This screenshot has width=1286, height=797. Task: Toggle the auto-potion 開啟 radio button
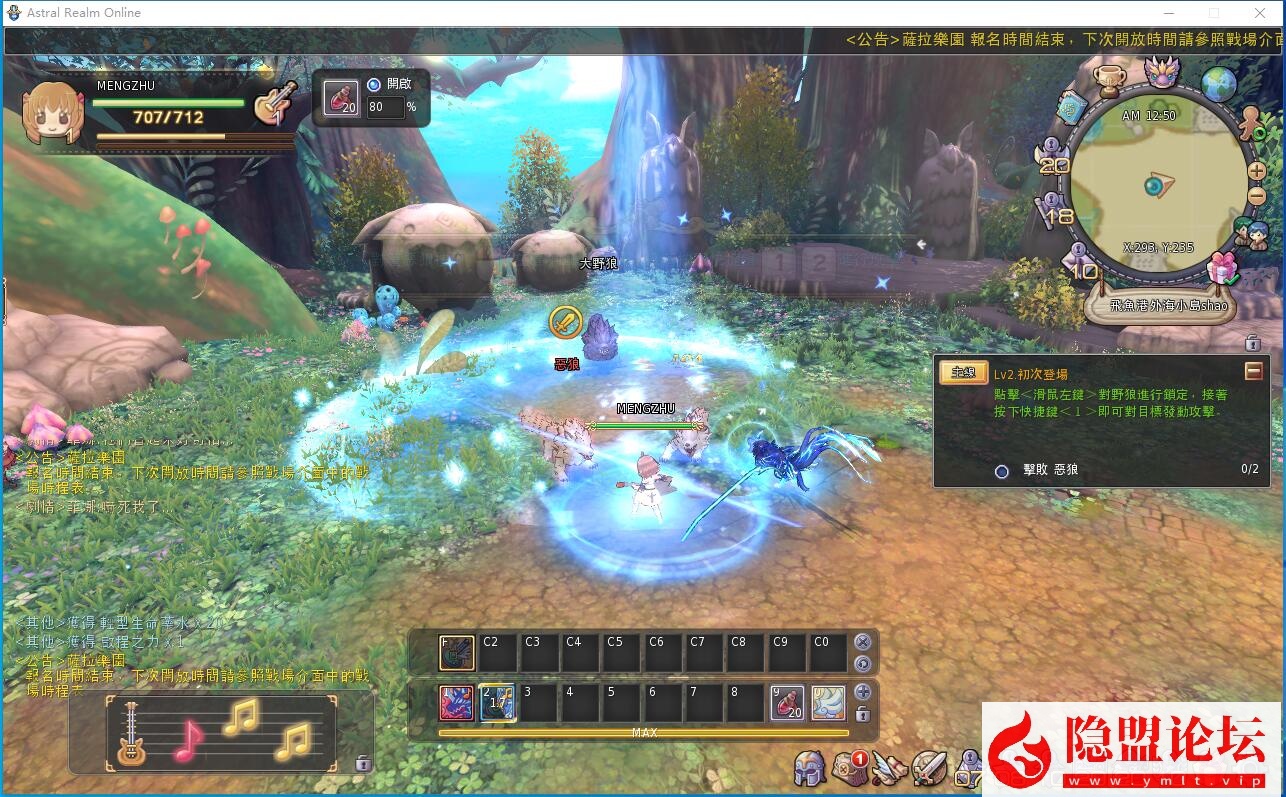click(374, 85)
